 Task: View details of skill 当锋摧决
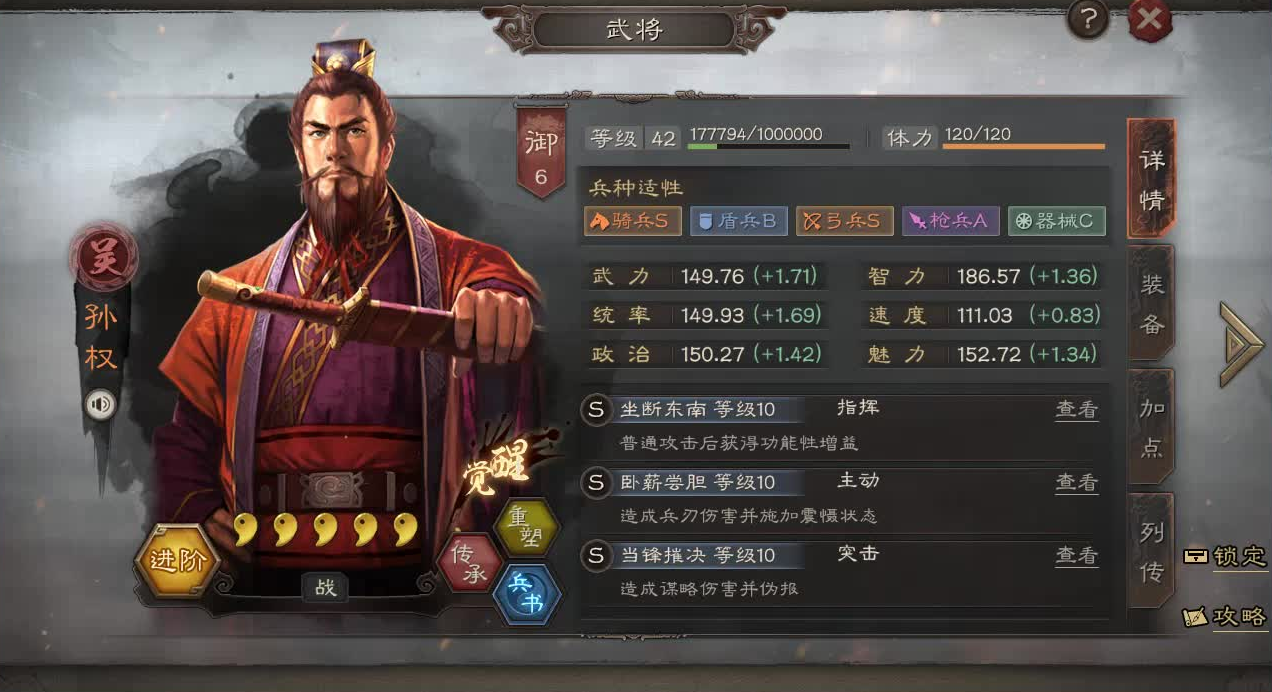1076,556
